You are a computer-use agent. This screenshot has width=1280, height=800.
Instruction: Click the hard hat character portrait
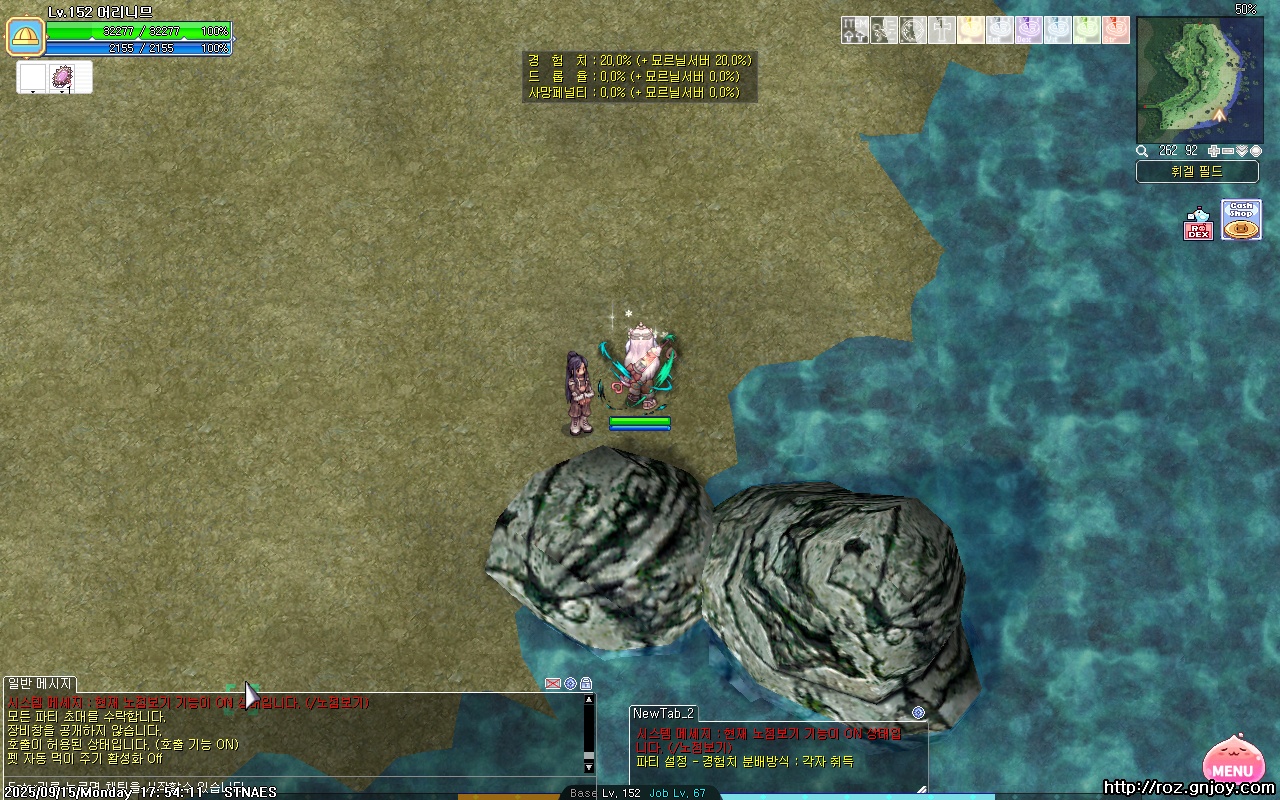pos(24,37)
